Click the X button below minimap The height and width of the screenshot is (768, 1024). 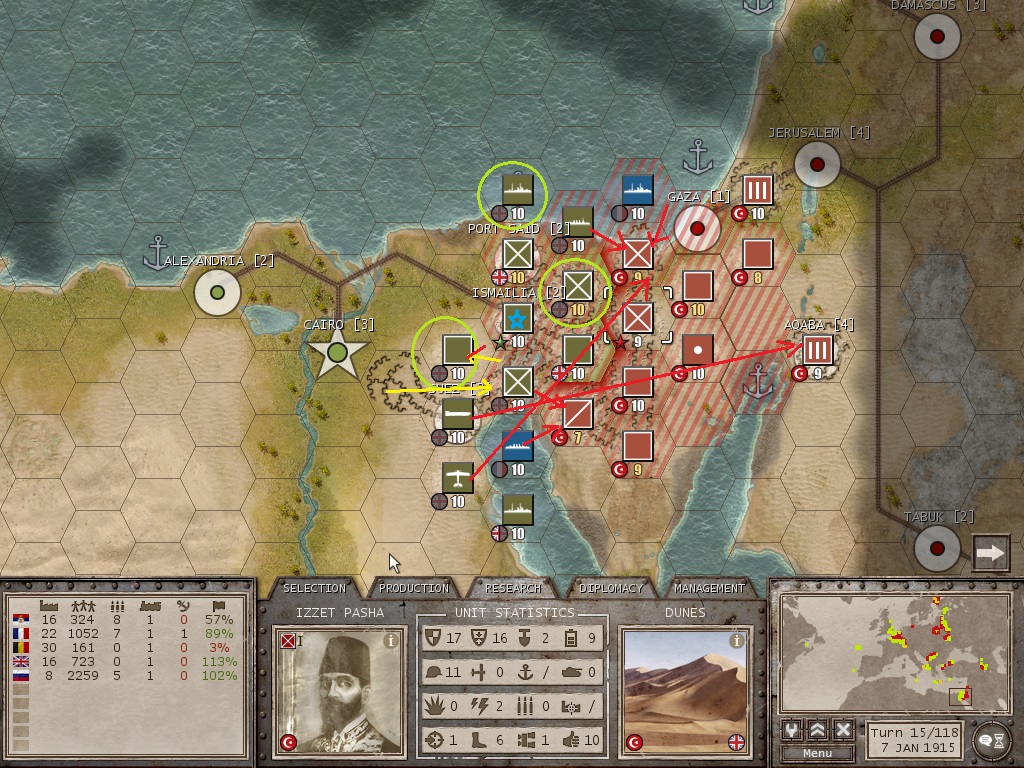(x=843, y=730)
